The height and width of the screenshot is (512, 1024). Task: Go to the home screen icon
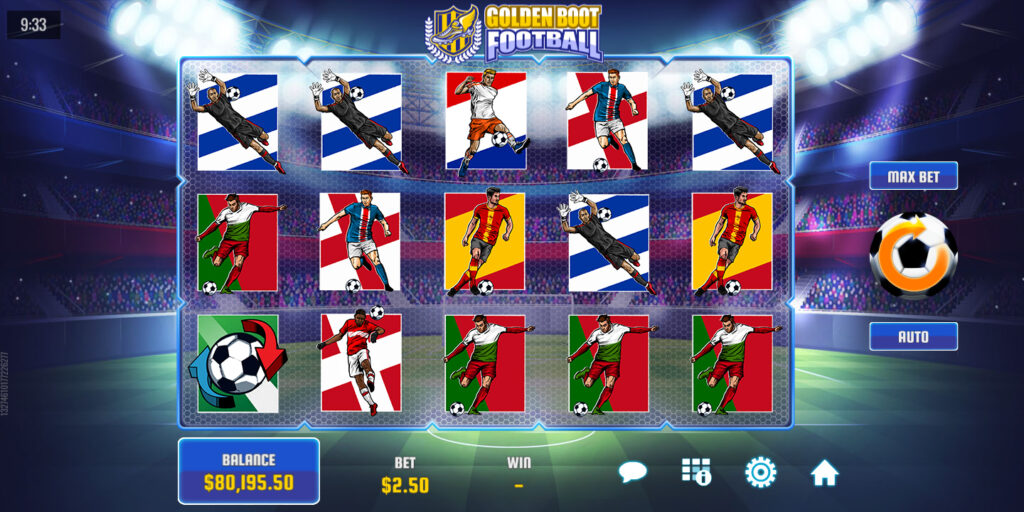[x=824, y=472]
